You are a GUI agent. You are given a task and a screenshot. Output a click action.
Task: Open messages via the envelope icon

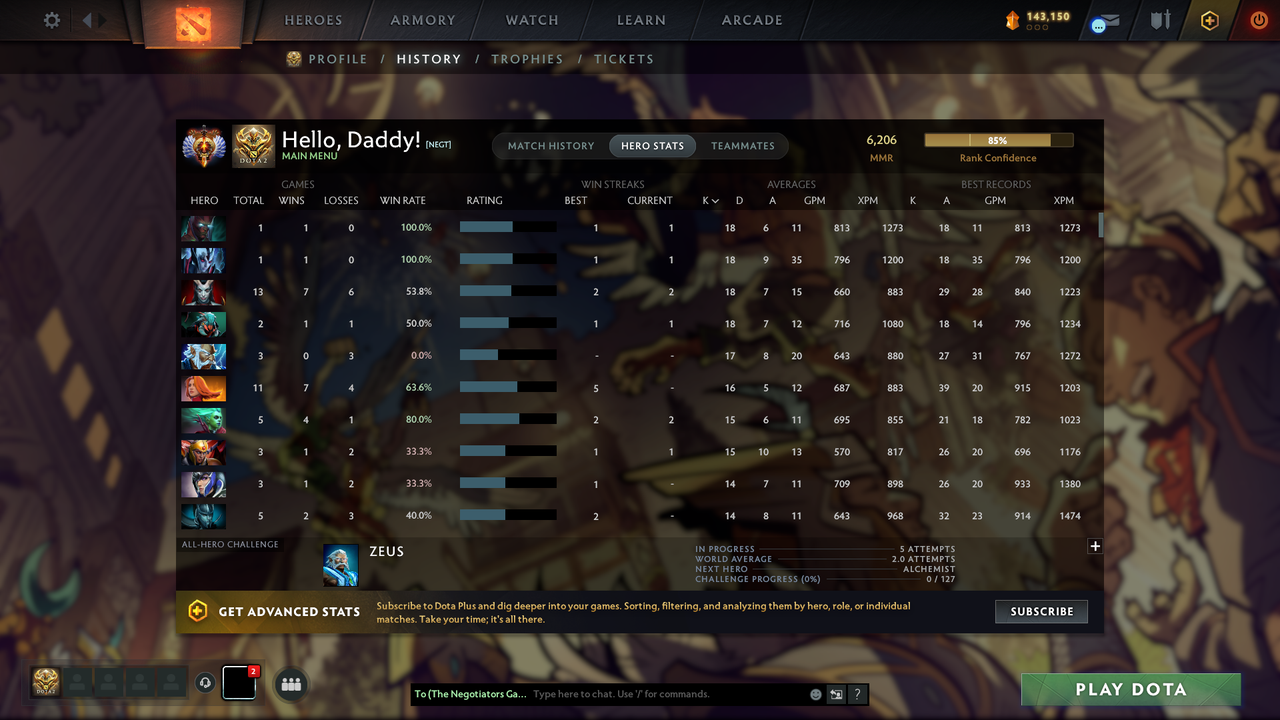point(1104,20)
